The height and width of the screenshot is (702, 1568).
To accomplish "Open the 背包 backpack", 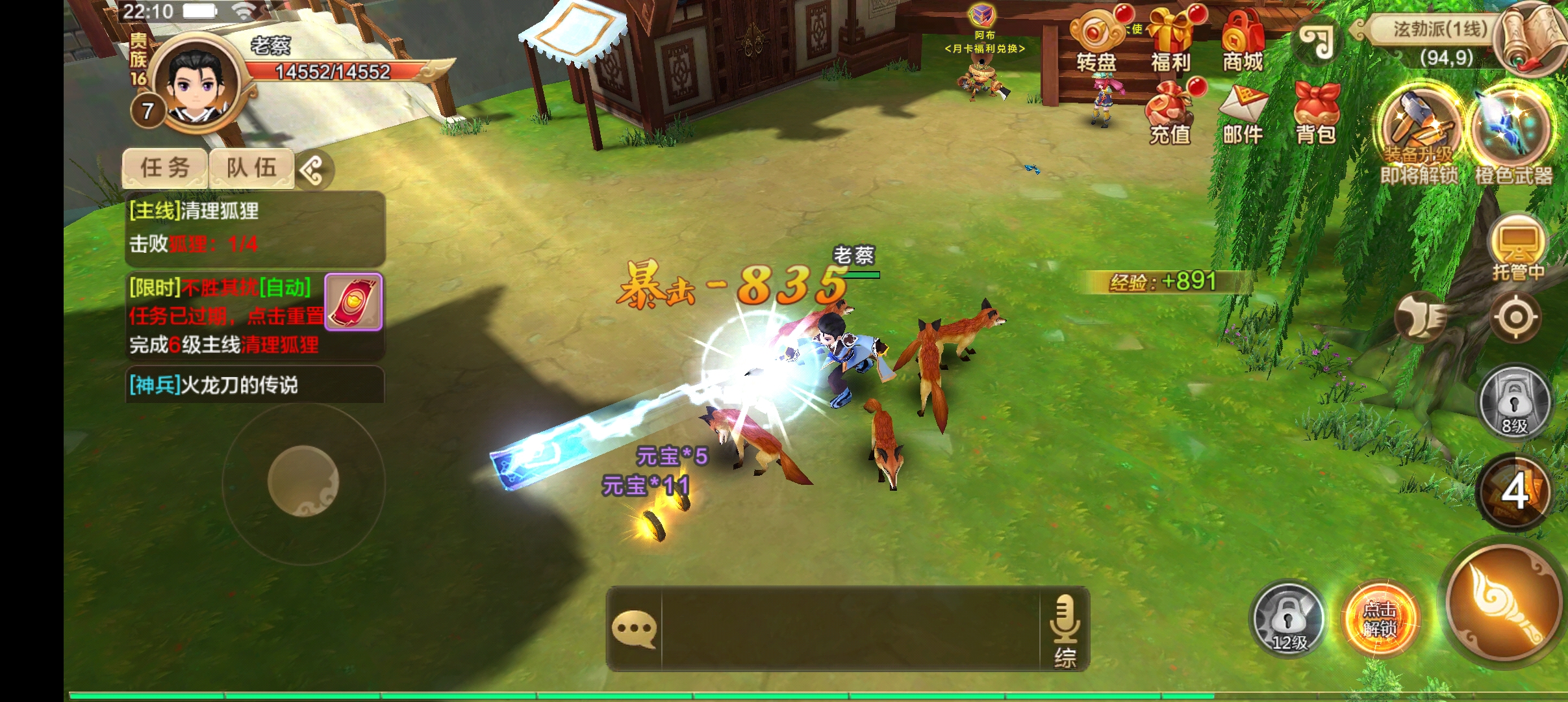I will [x=1316, y=112].
